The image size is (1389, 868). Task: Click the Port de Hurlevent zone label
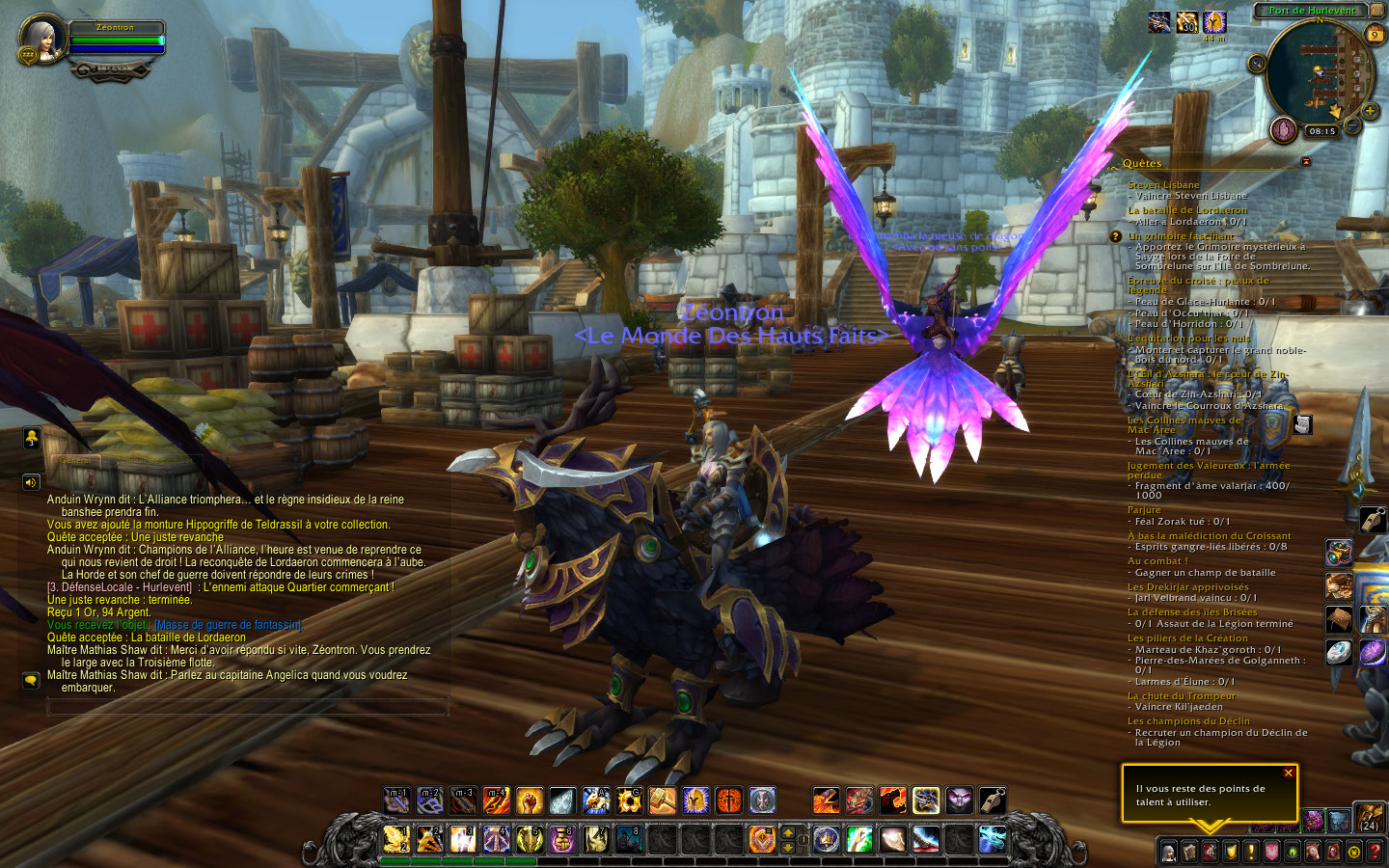click(1311, 11)
